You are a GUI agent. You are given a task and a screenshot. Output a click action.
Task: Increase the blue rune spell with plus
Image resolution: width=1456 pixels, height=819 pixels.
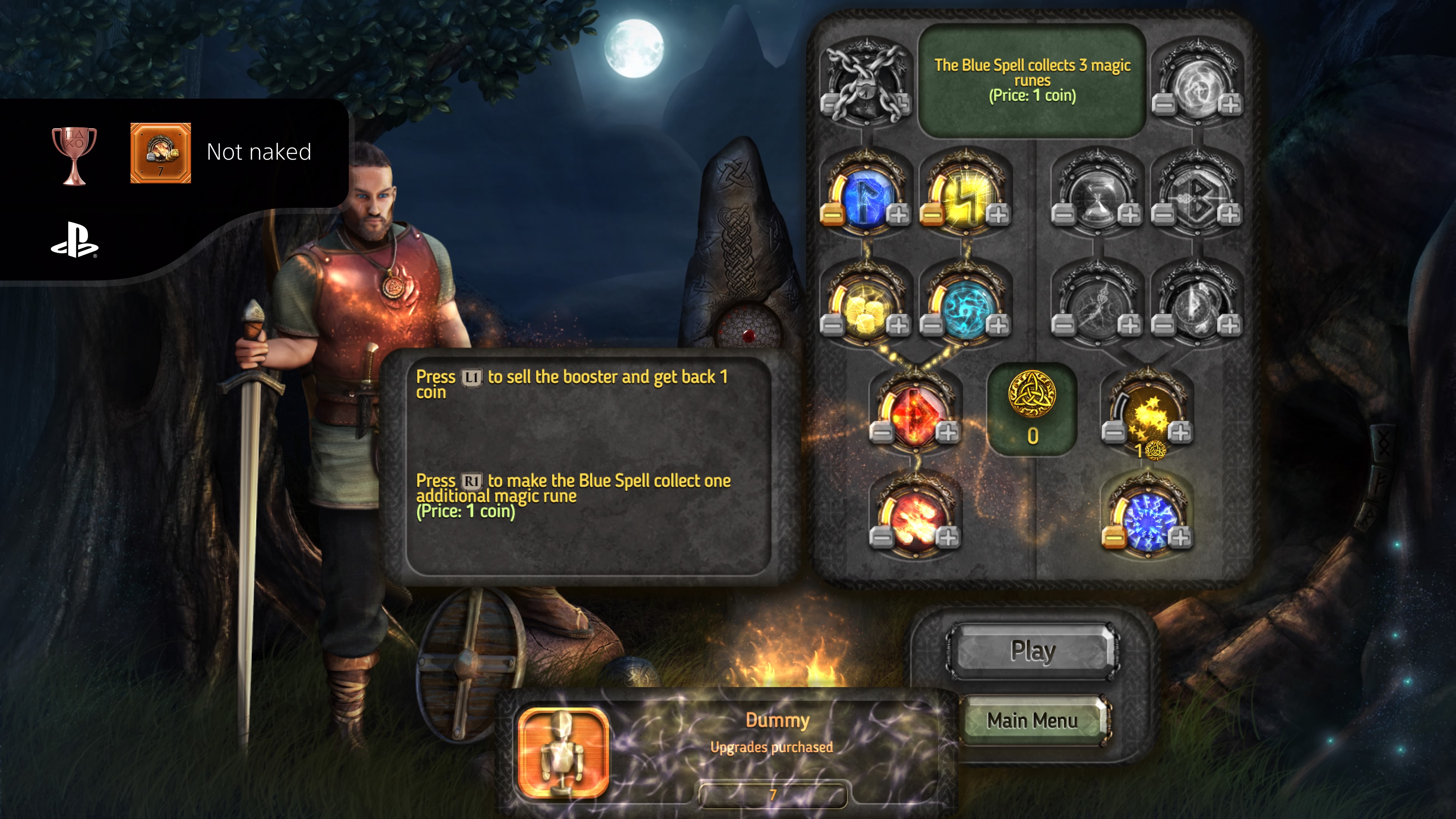point(898,215)
